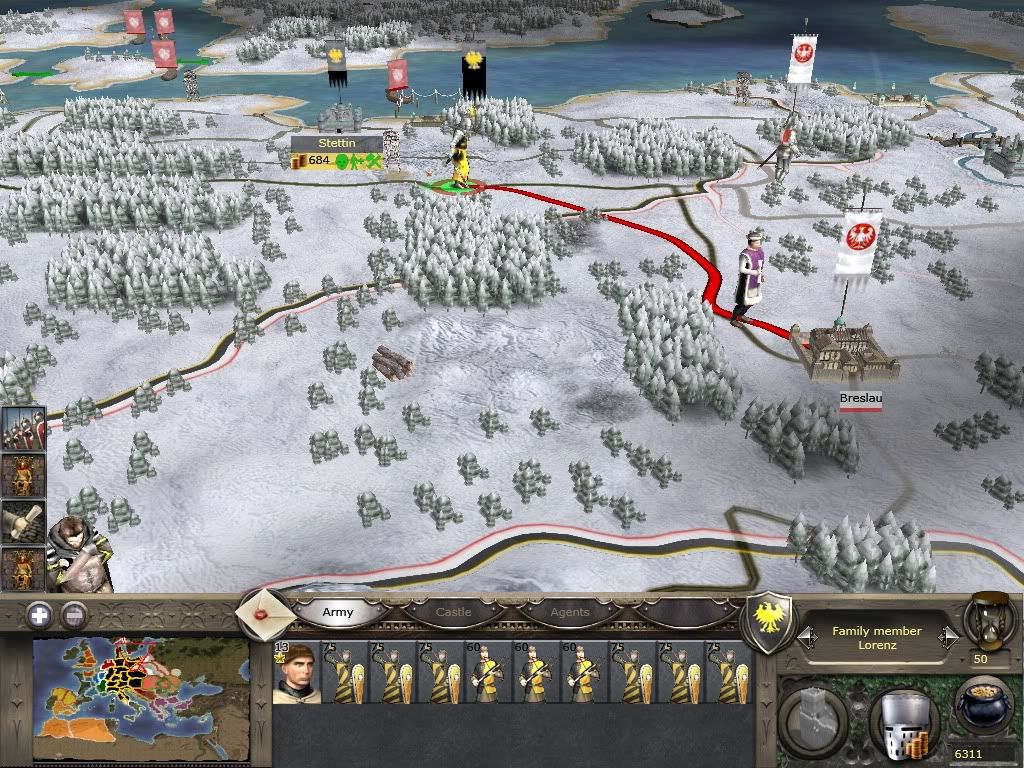Zoom in with the plus button
Image resolution: width=1024 pixels, height=768 pixels.
pos(39,615)
